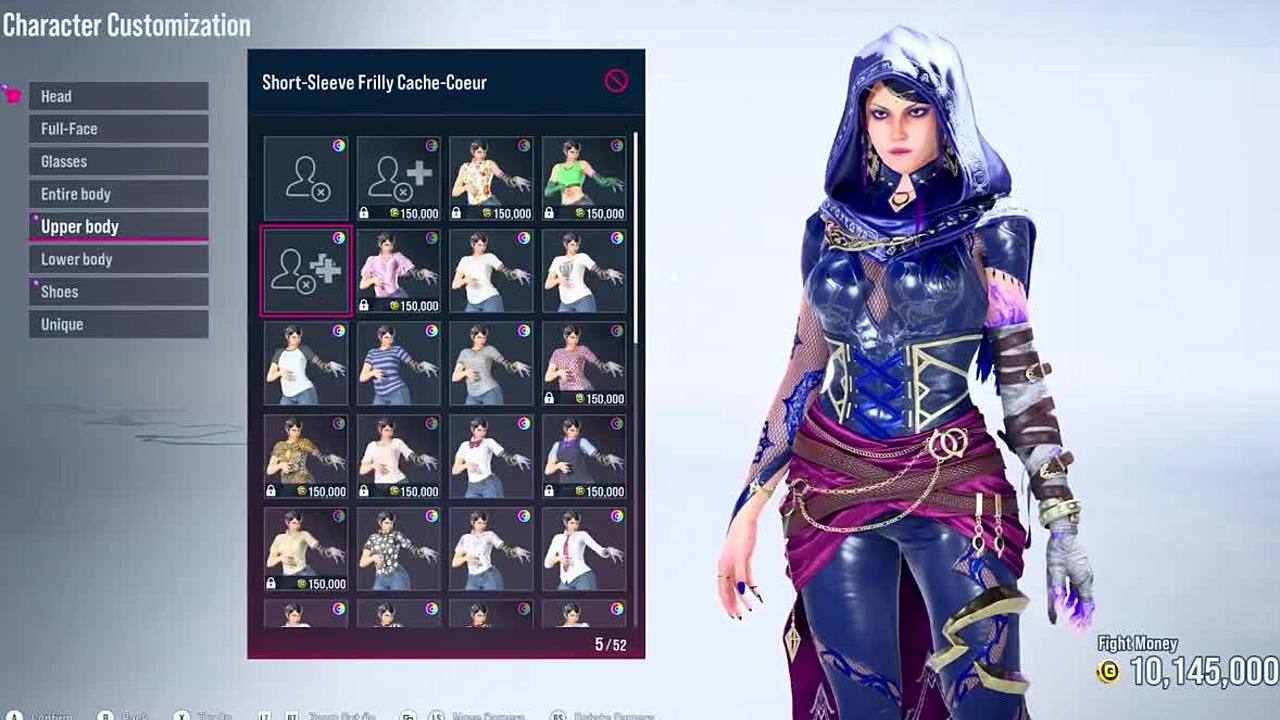
Task: Open the Lower body category
Action: pos(118,259)
